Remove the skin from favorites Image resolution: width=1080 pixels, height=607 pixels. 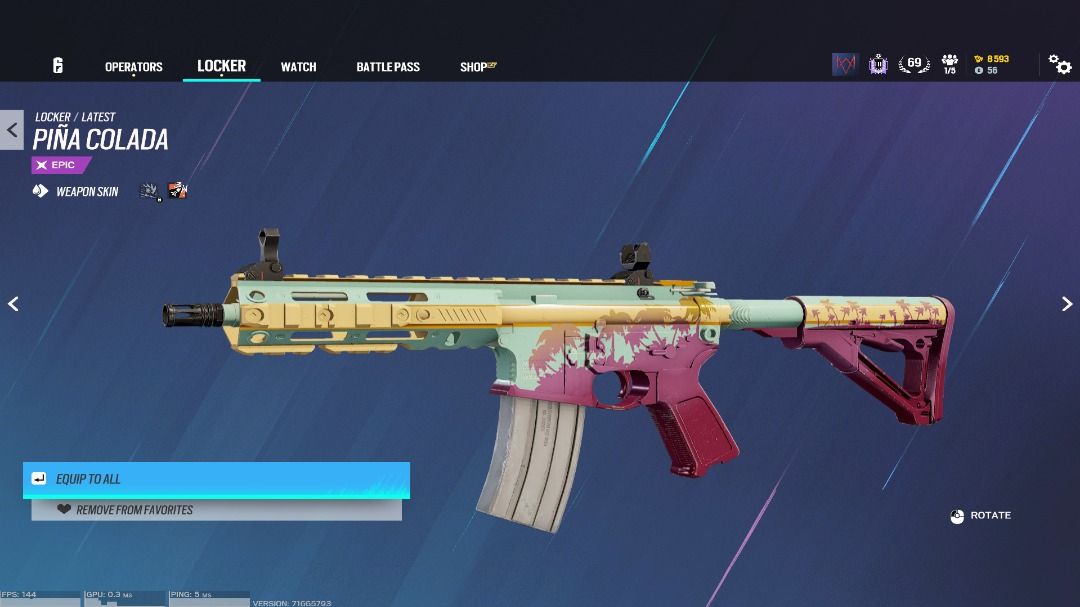pos(216,510)
